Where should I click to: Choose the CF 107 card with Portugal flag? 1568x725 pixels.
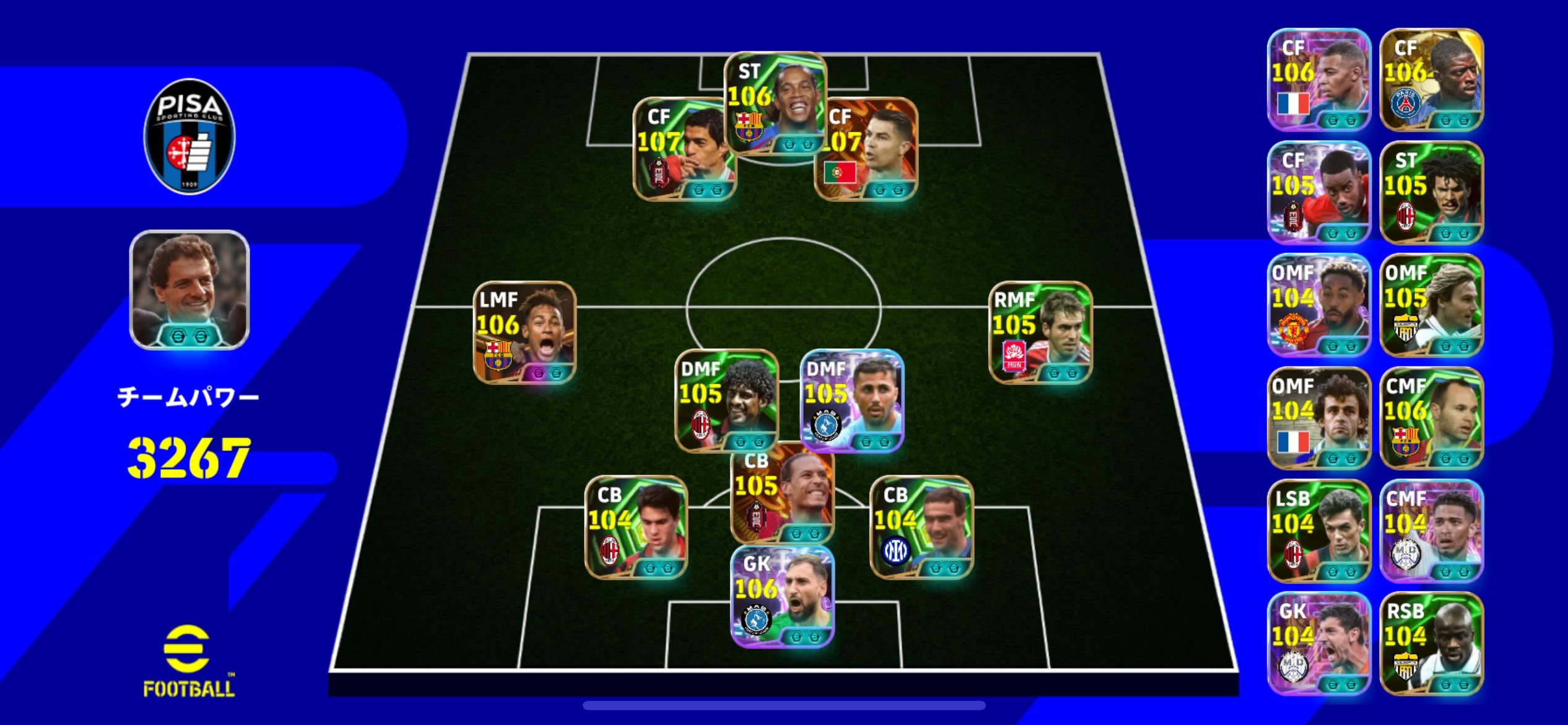867,149
